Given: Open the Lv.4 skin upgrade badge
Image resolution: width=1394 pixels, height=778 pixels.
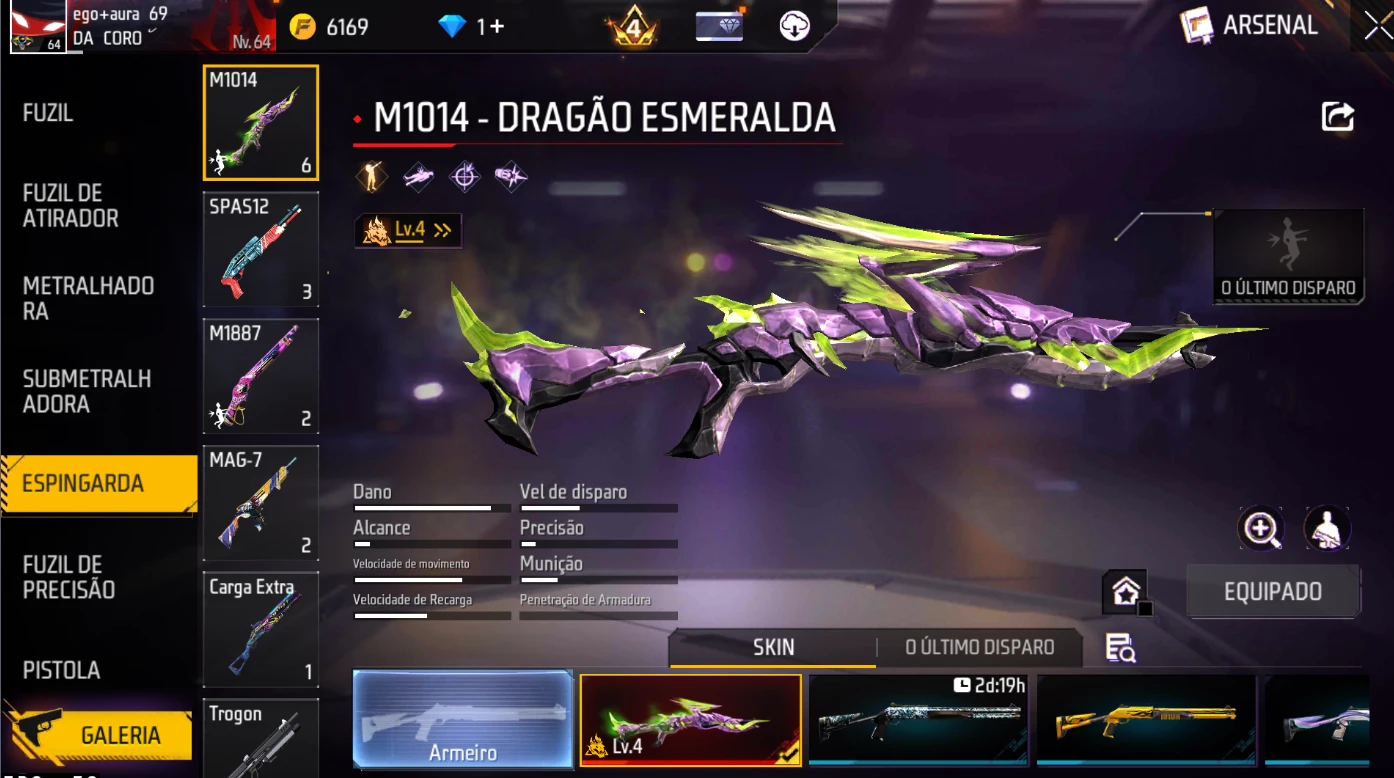Looking at the screenshot, I should pyautogui.click(x=408, y=230).
